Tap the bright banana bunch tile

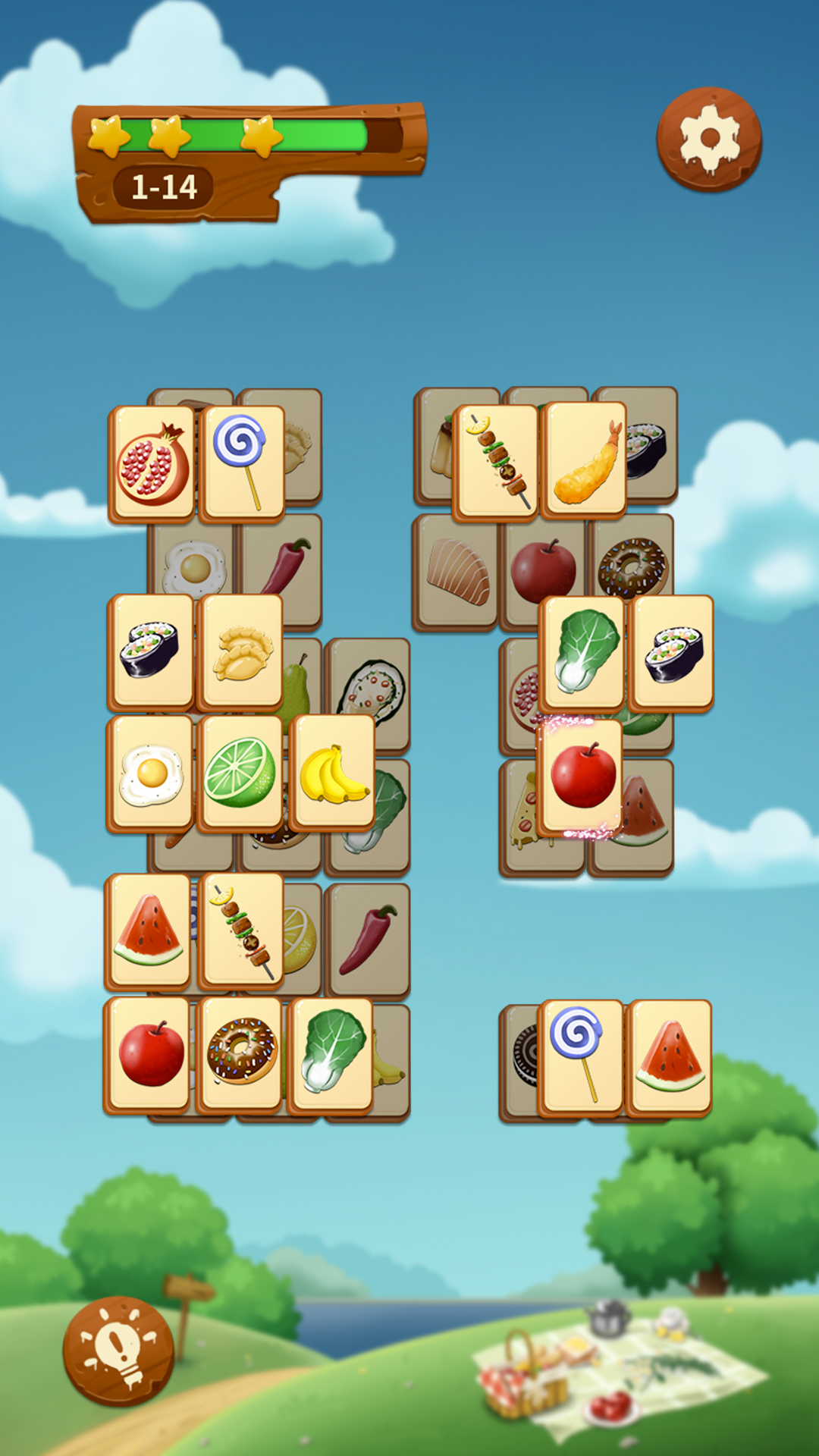pyautogui.click(x=332, y=773)
